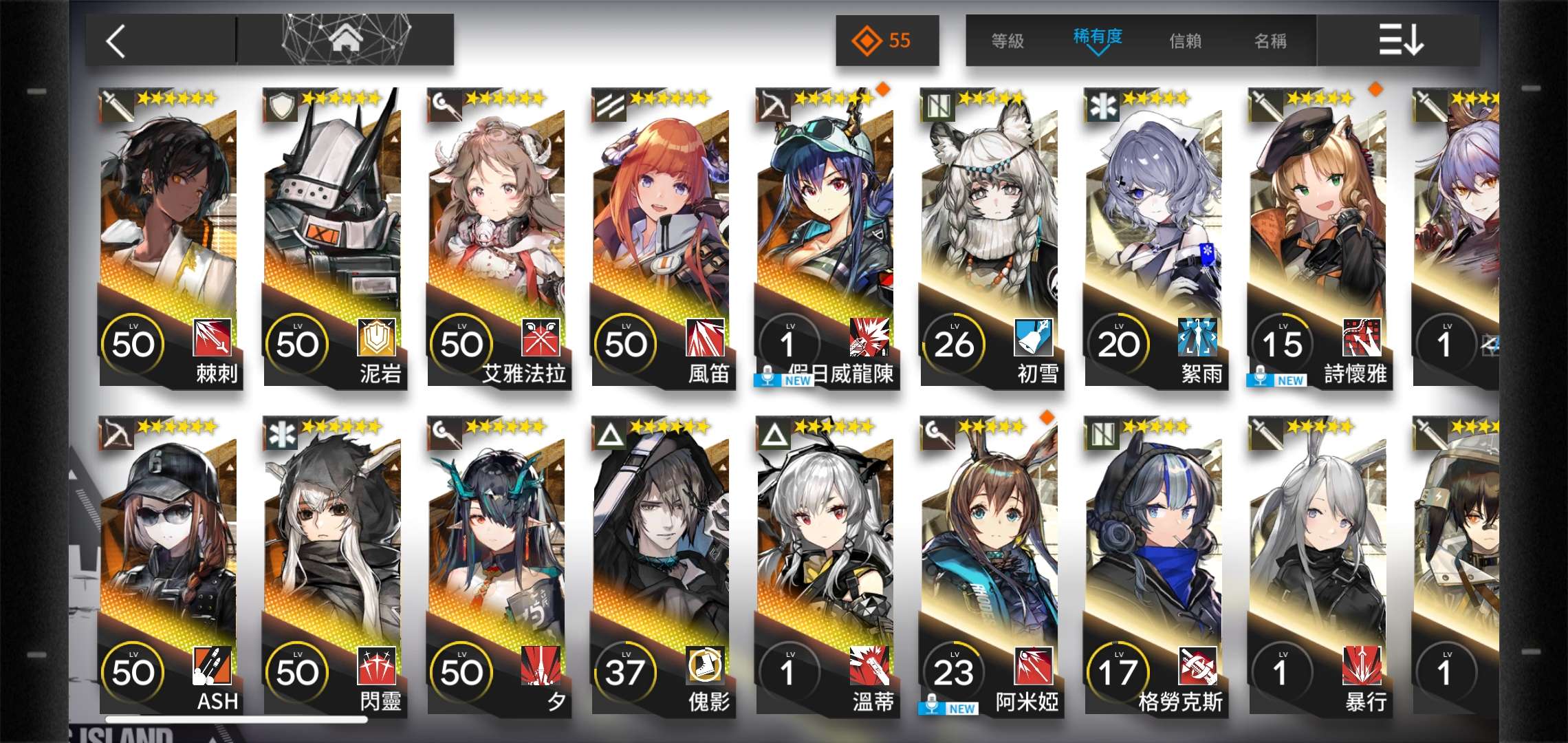
Task: Return to the home screen
Action: coord(346,40)
